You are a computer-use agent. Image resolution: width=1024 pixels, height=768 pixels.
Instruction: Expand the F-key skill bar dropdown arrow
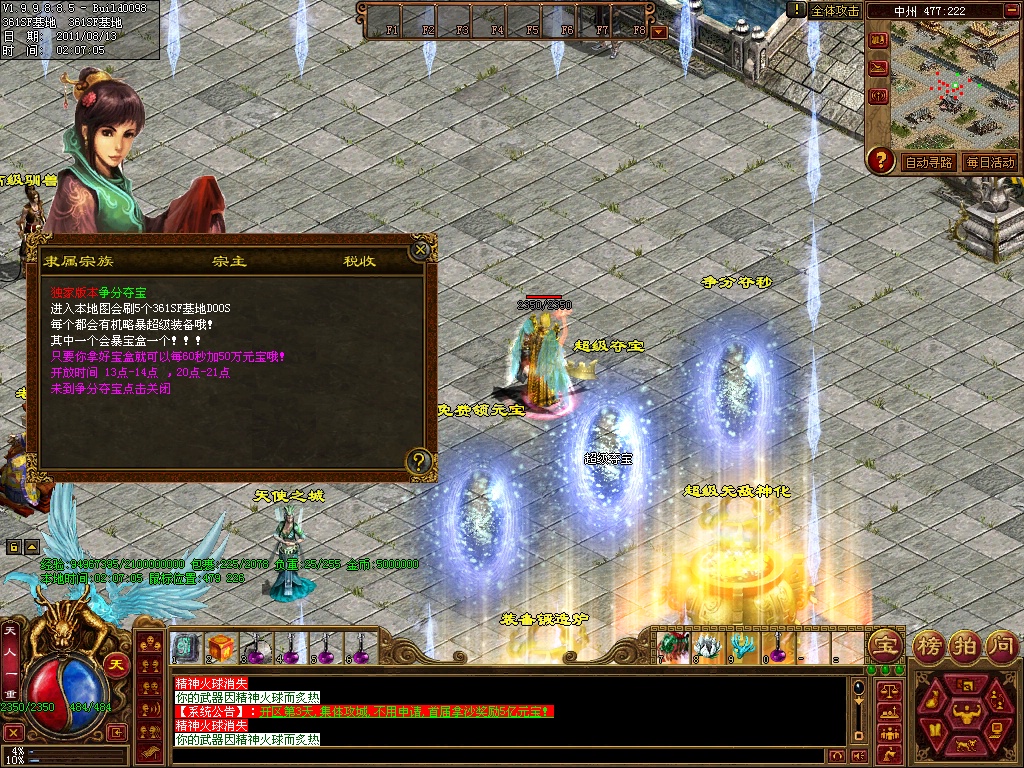coord(658,32)
